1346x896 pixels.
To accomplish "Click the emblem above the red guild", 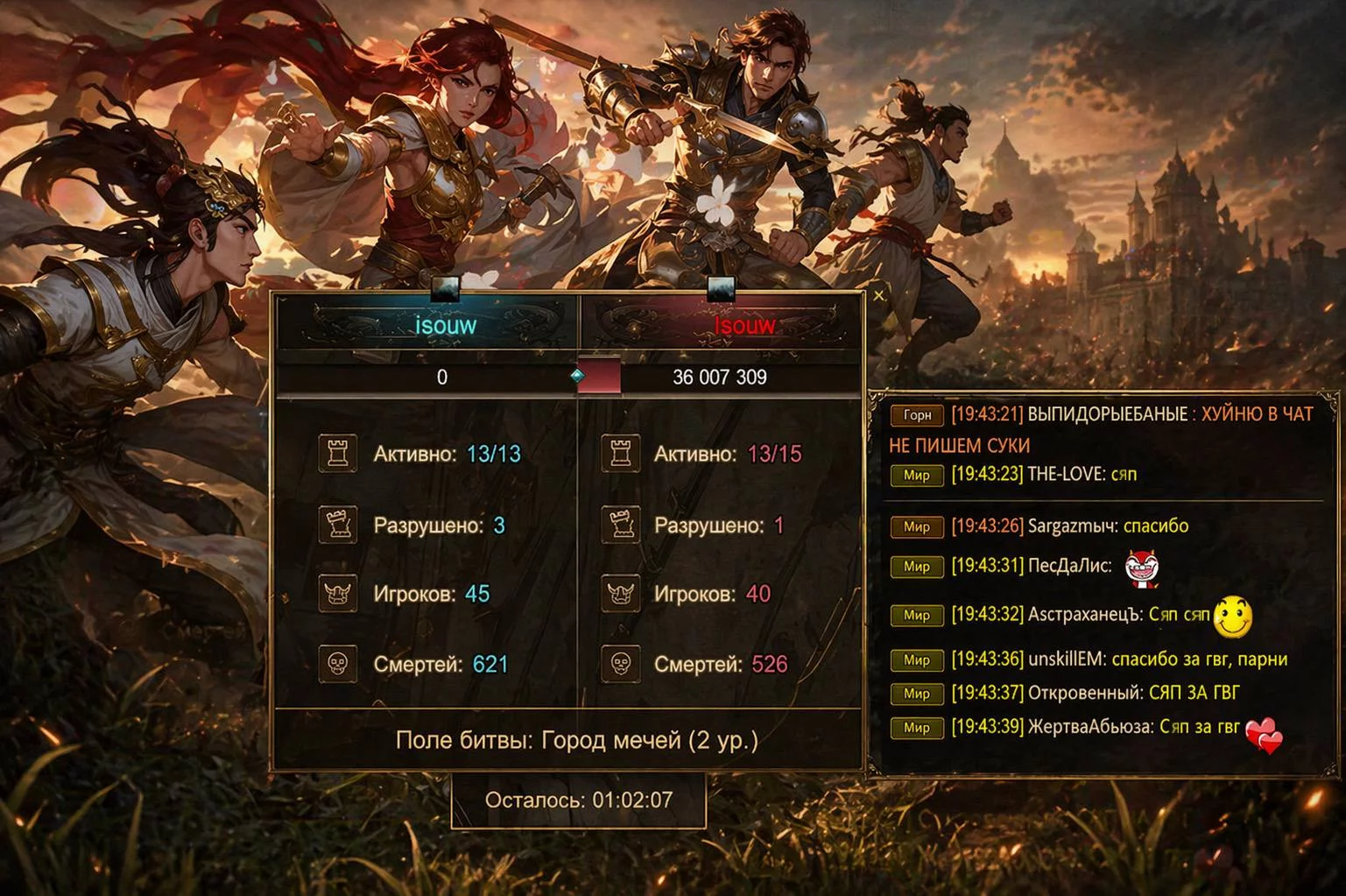I will tap(721, 286).
